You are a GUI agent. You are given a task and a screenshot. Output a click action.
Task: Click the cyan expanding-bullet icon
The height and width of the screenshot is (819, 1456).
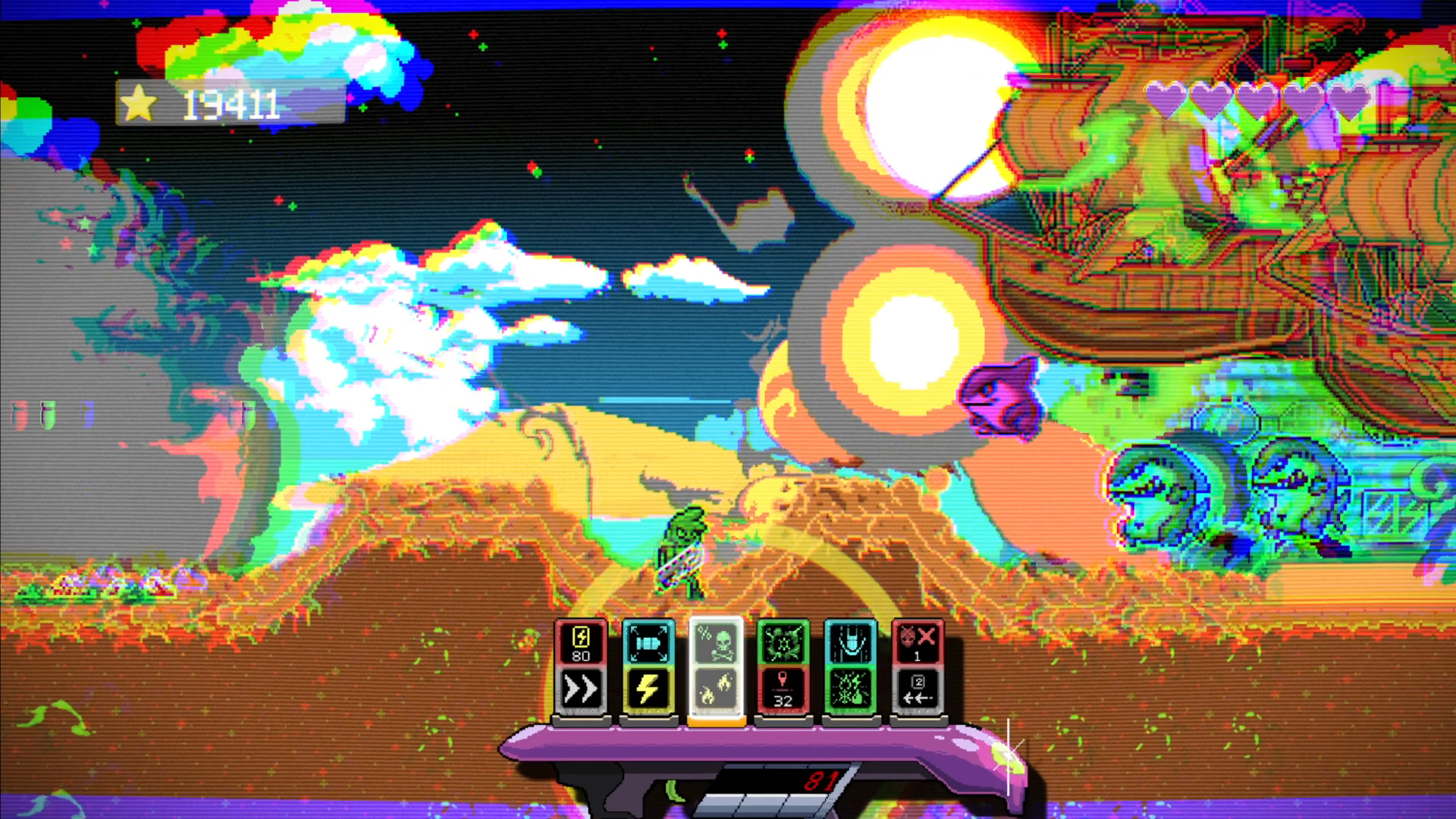648,644
